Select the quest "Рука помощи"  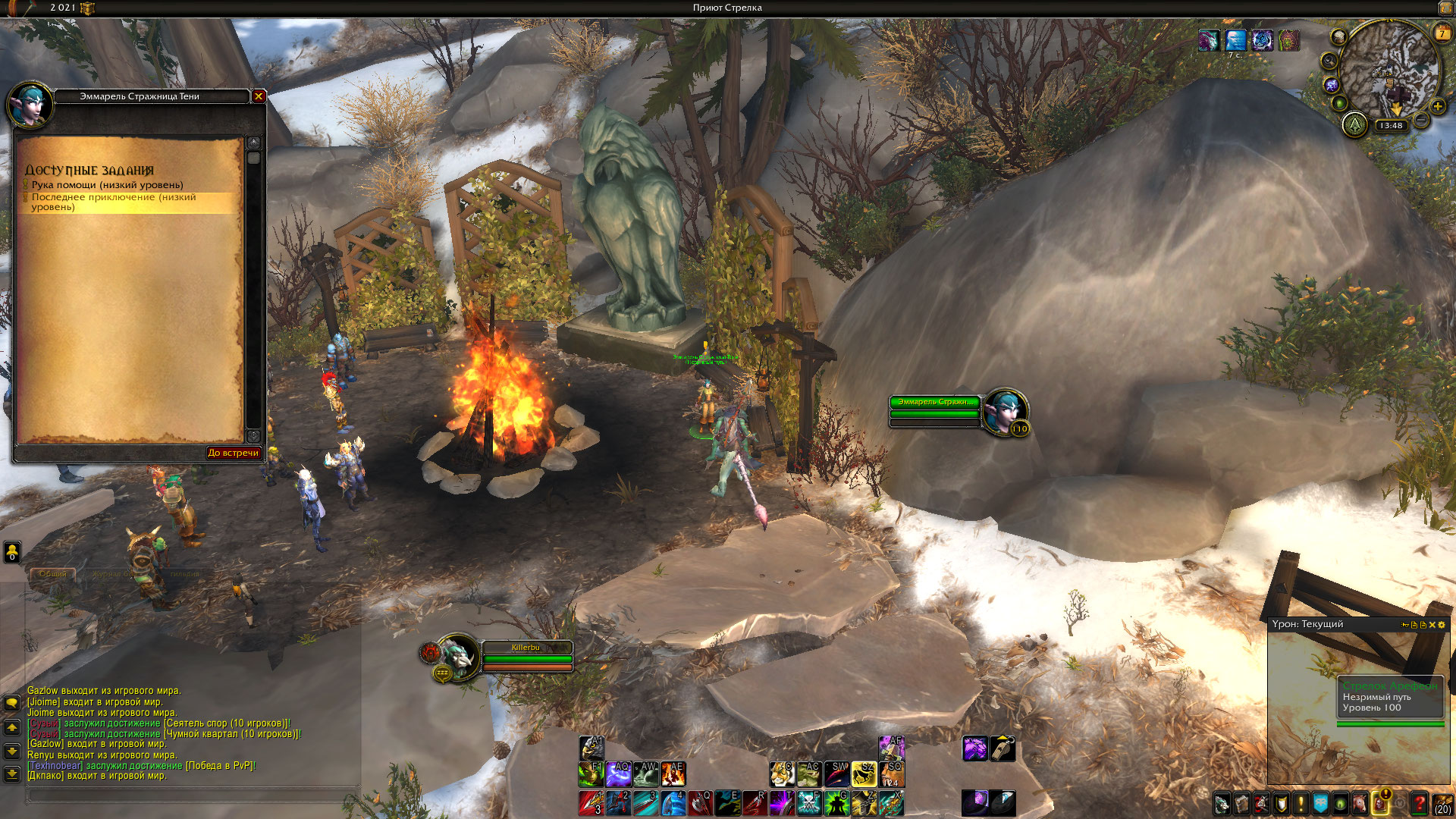(107, 185)
